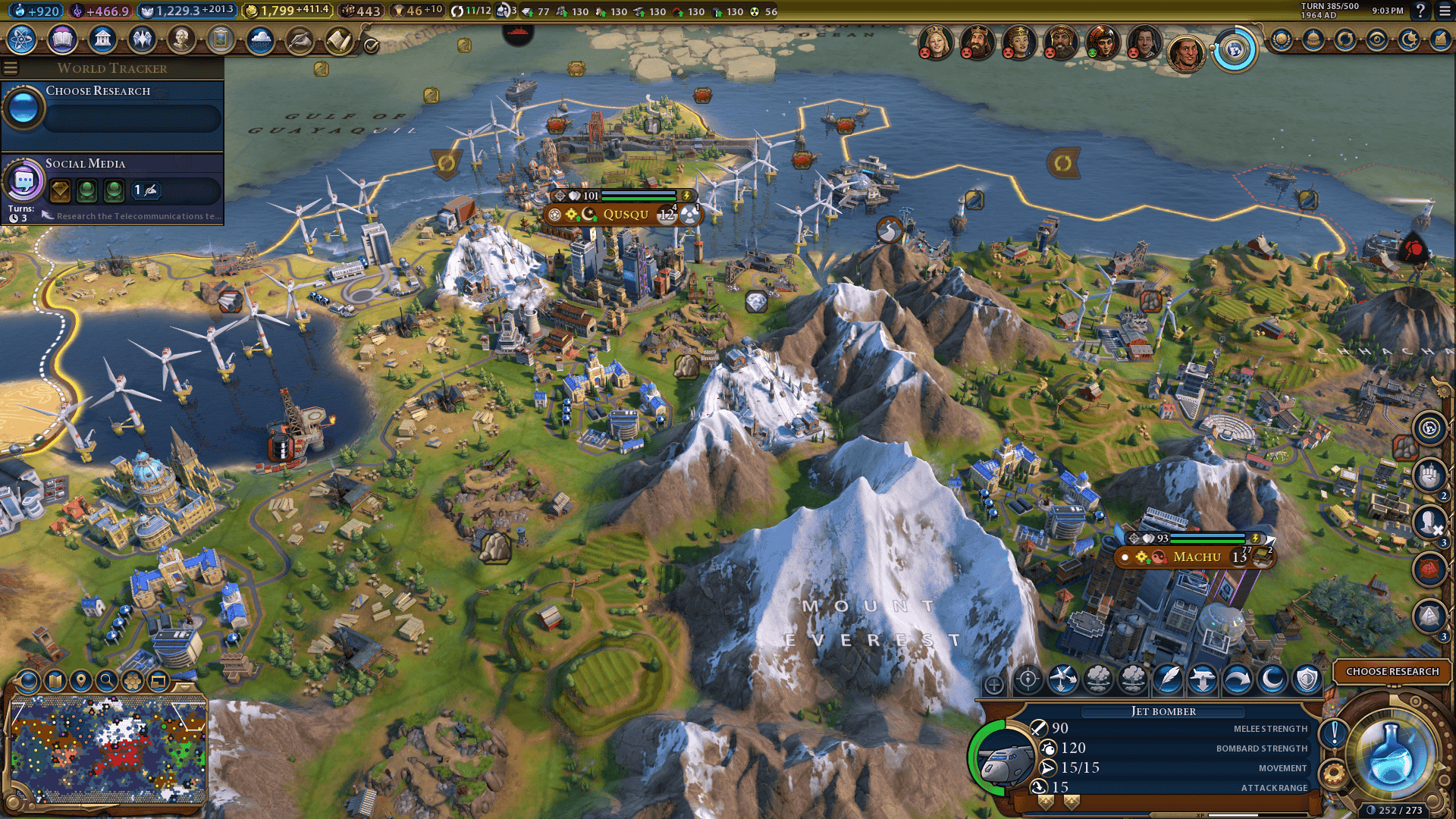Click the Choose Research notification banner

point(1392,672)
